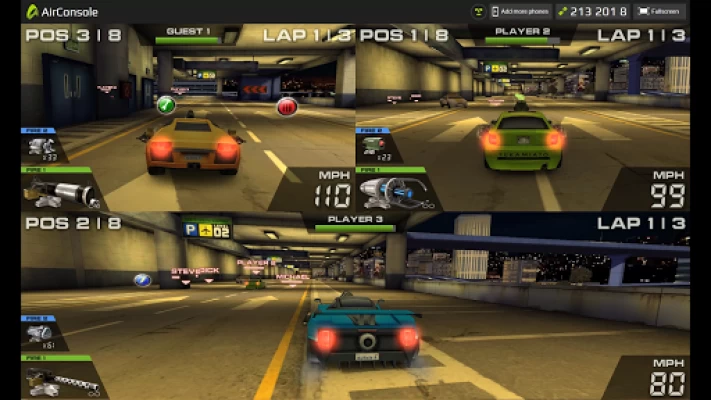The height and width of the screenshot is (400, 711).
Task: Click the Fullscreen button
Action: click(x=660, y=11)
